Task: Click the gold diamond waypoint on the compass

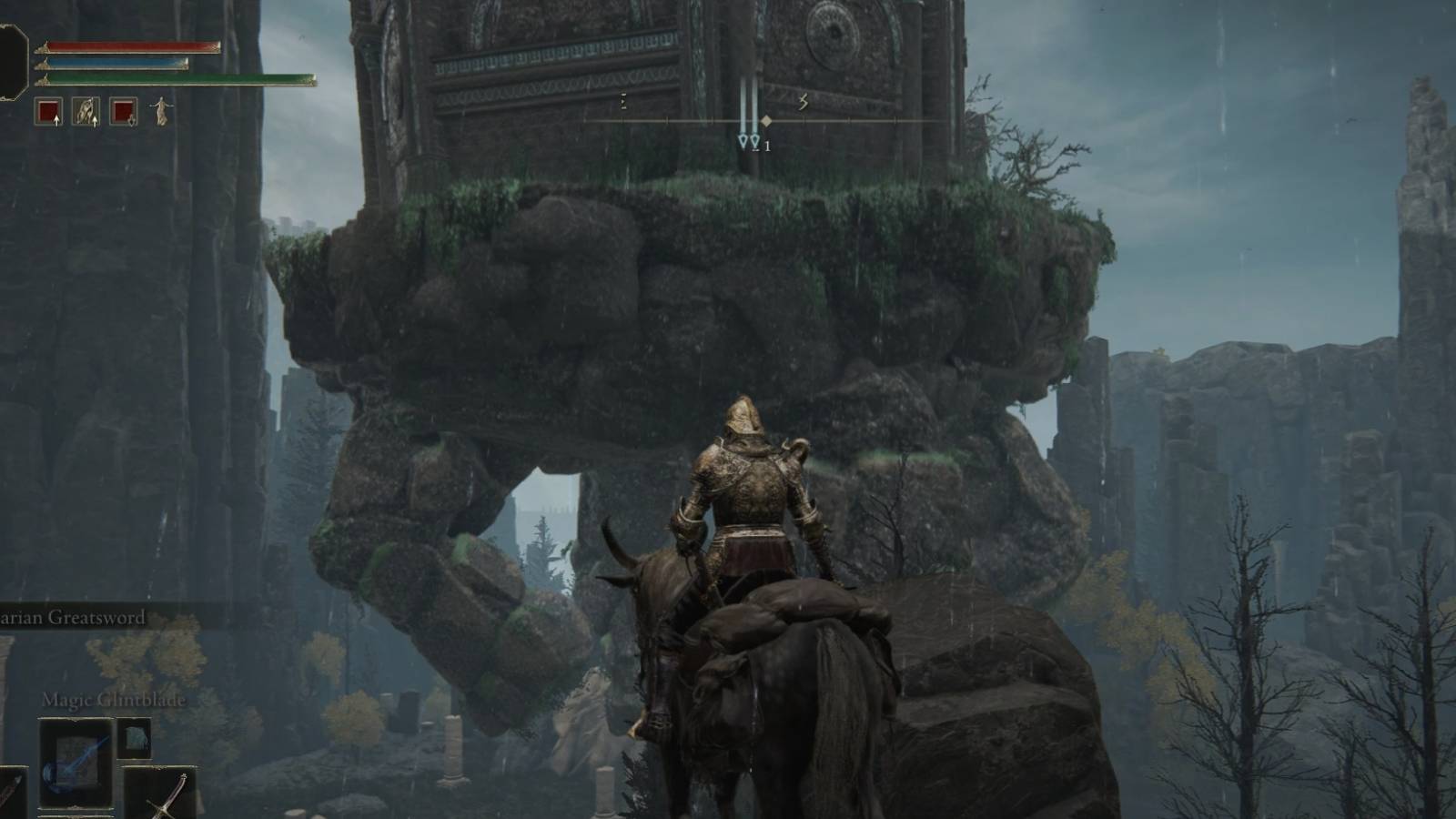Action: 767,121
